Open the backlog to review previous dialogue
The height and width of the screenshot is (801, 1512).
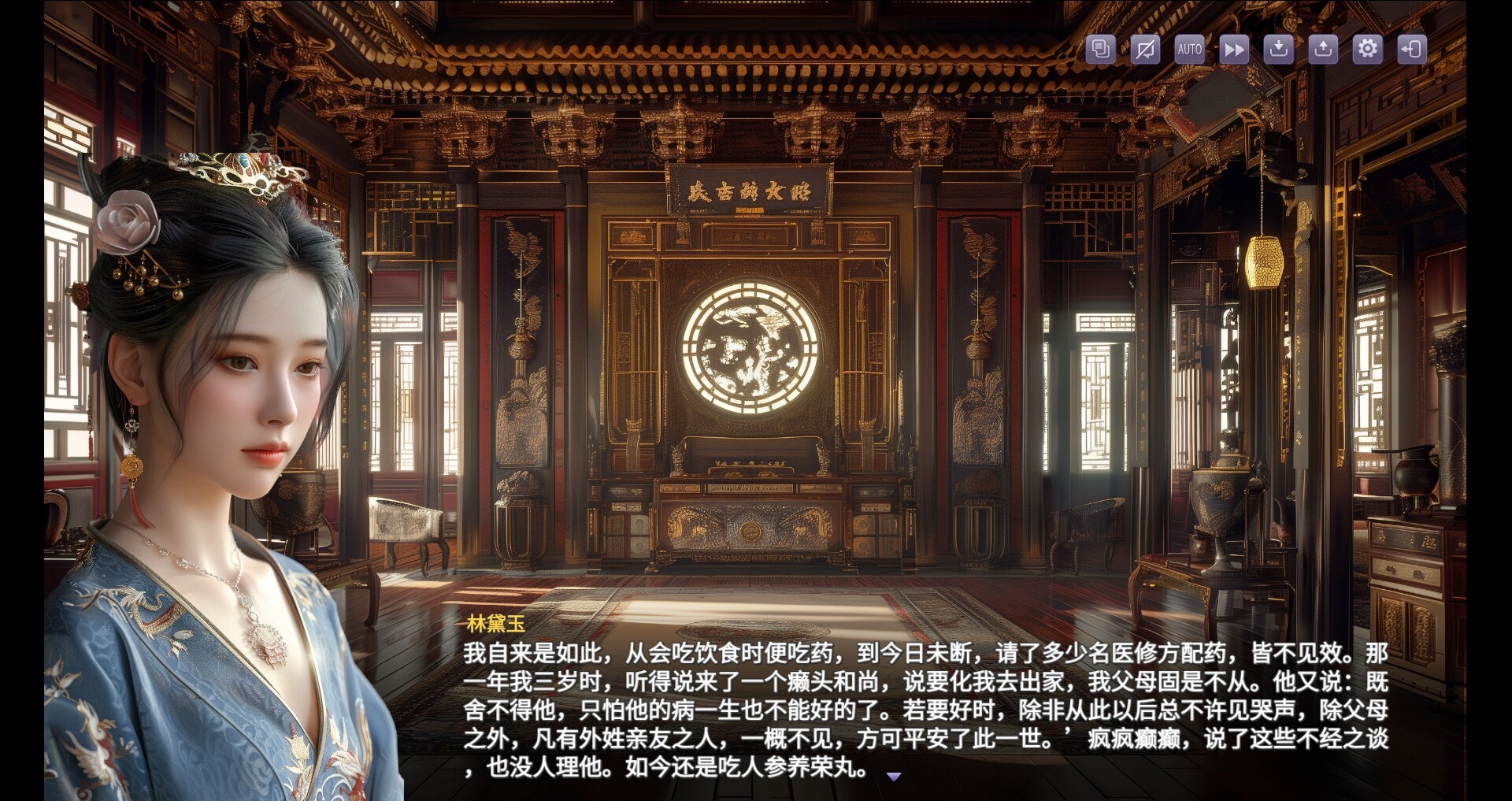(1099, 49)
